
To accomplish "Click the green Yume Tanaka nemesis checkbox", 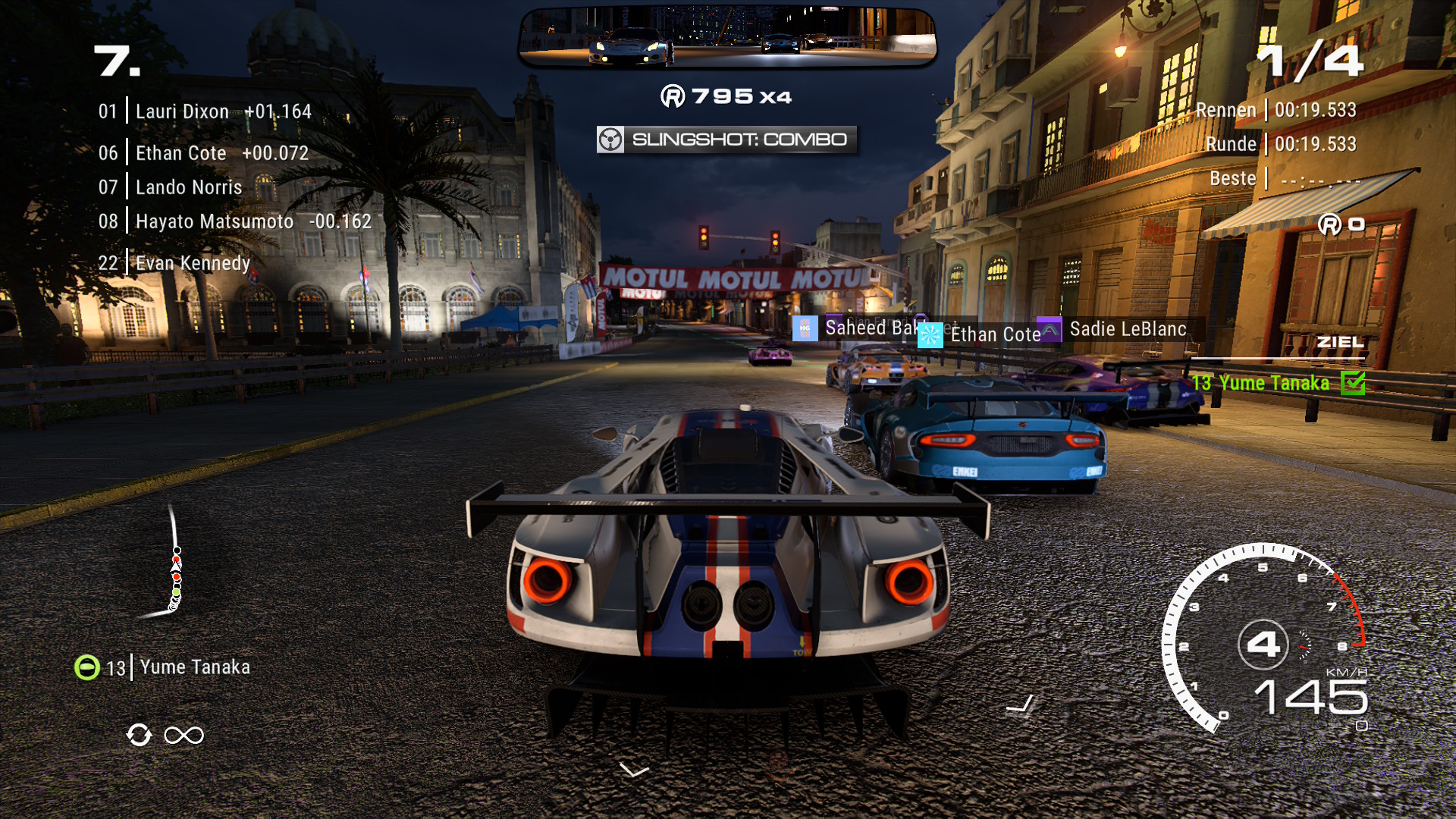I will click(x=1352, y=383).
